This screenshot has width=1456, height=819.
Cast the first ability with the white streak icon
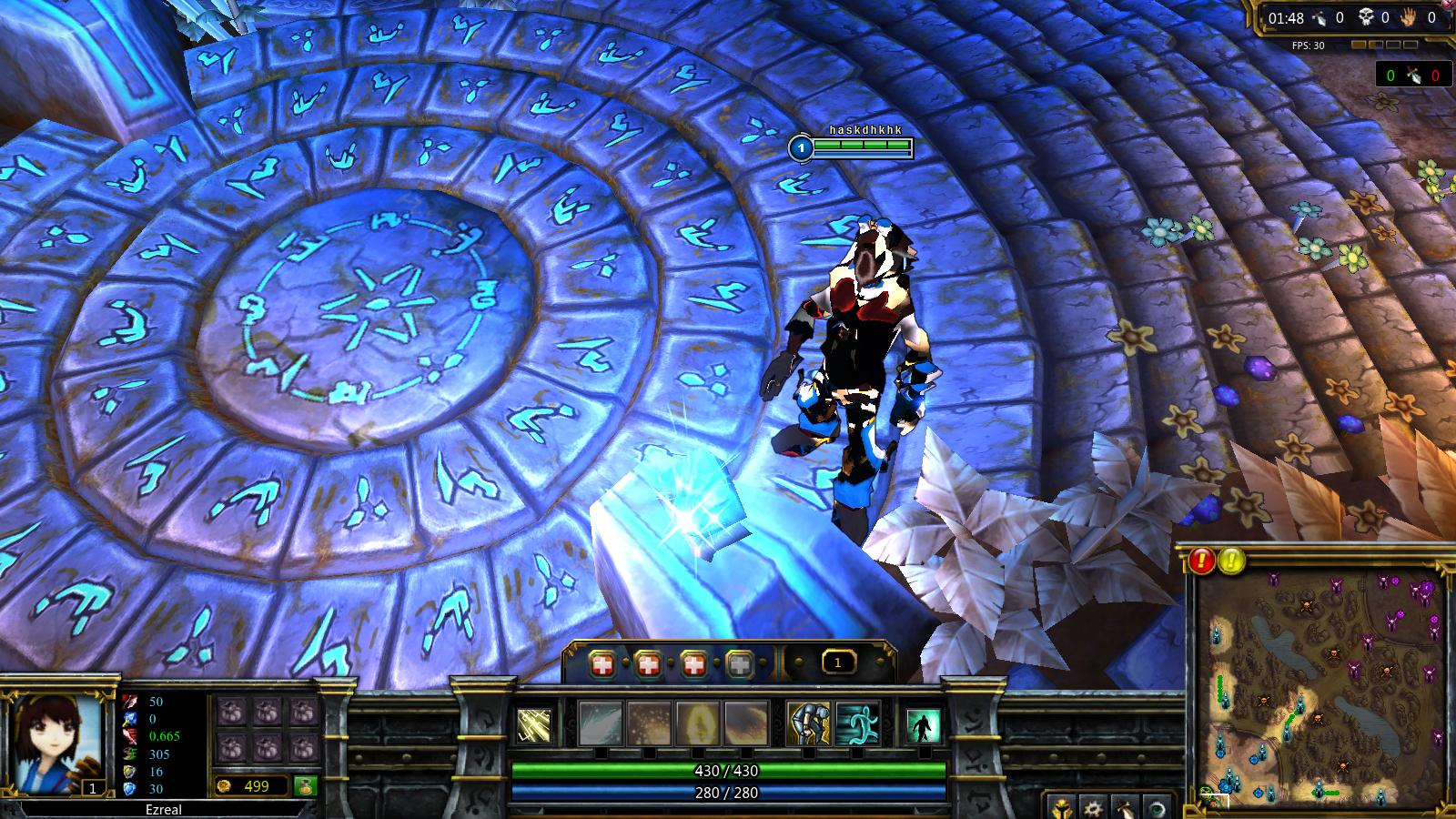tap(601, 723)
